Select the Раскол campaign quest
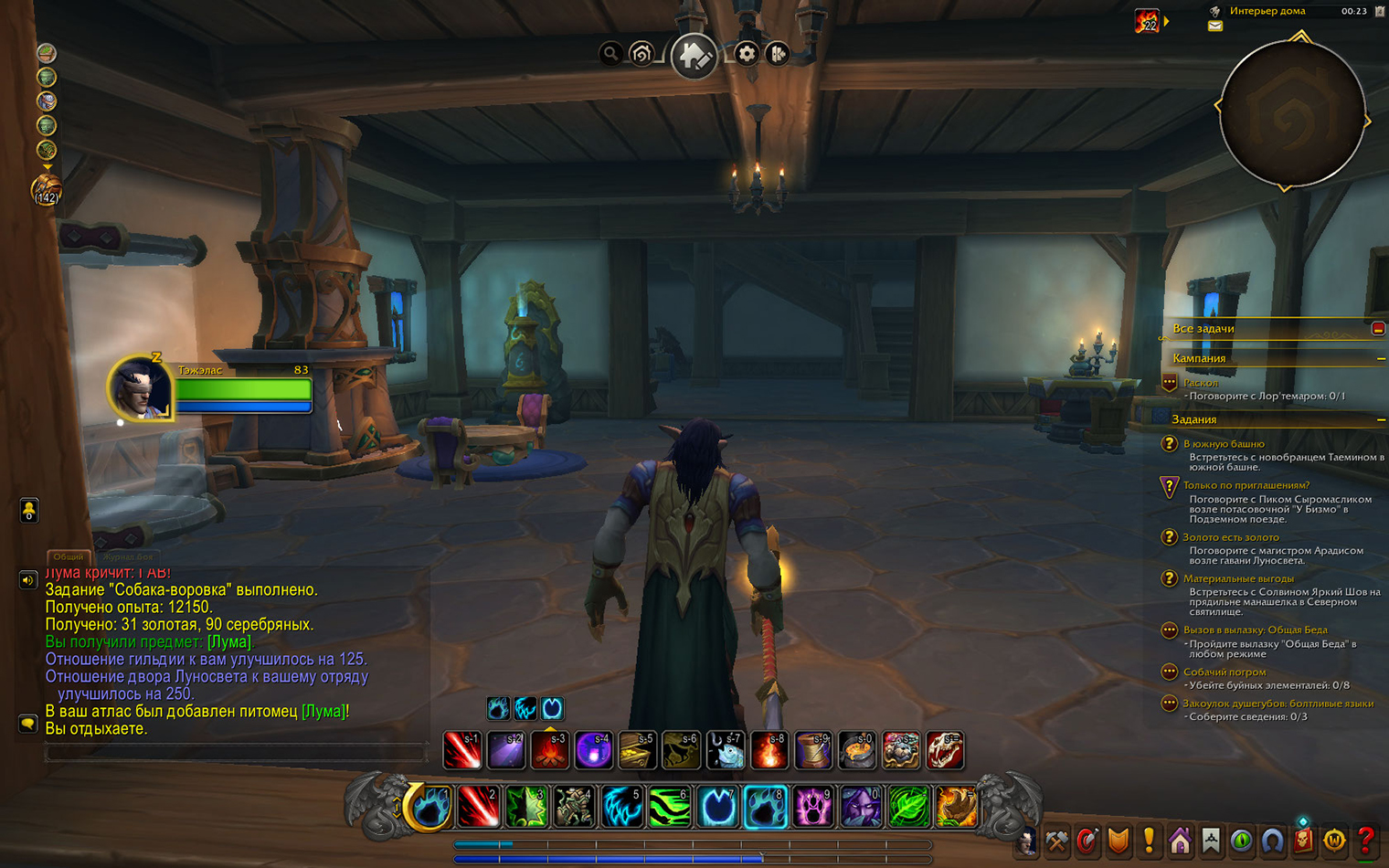The image size is (1389, 868). coord(1201,383)
